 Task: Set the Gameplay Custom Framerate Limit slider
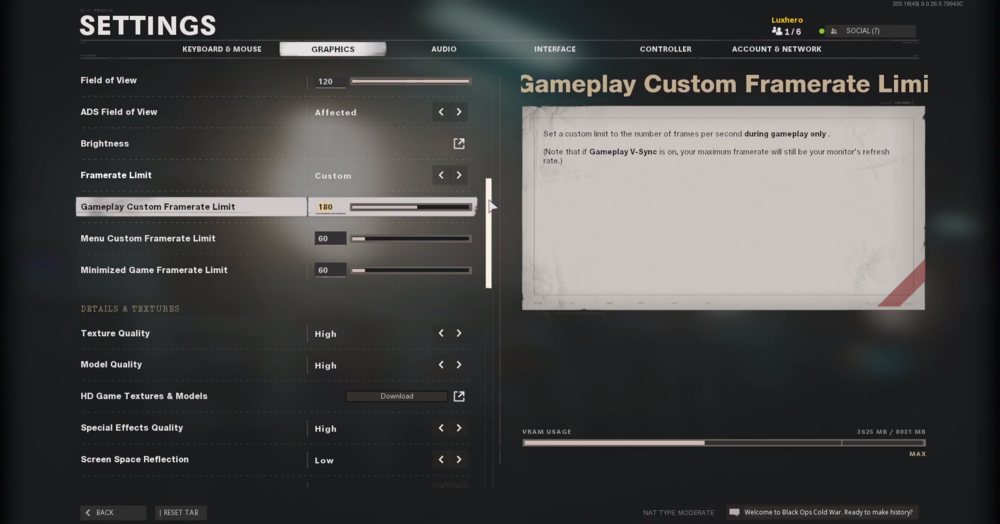[410, 207]
